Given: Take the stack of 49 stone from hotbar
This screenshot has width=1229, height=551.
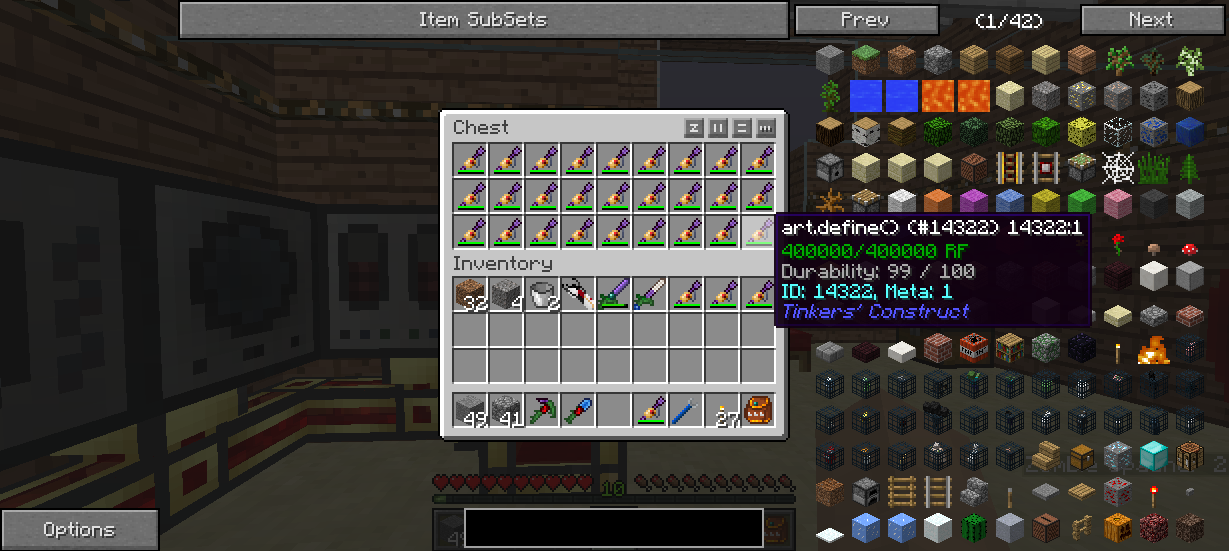Looking at the screenshot, I should pyautogui.click(x=472, y=411).
